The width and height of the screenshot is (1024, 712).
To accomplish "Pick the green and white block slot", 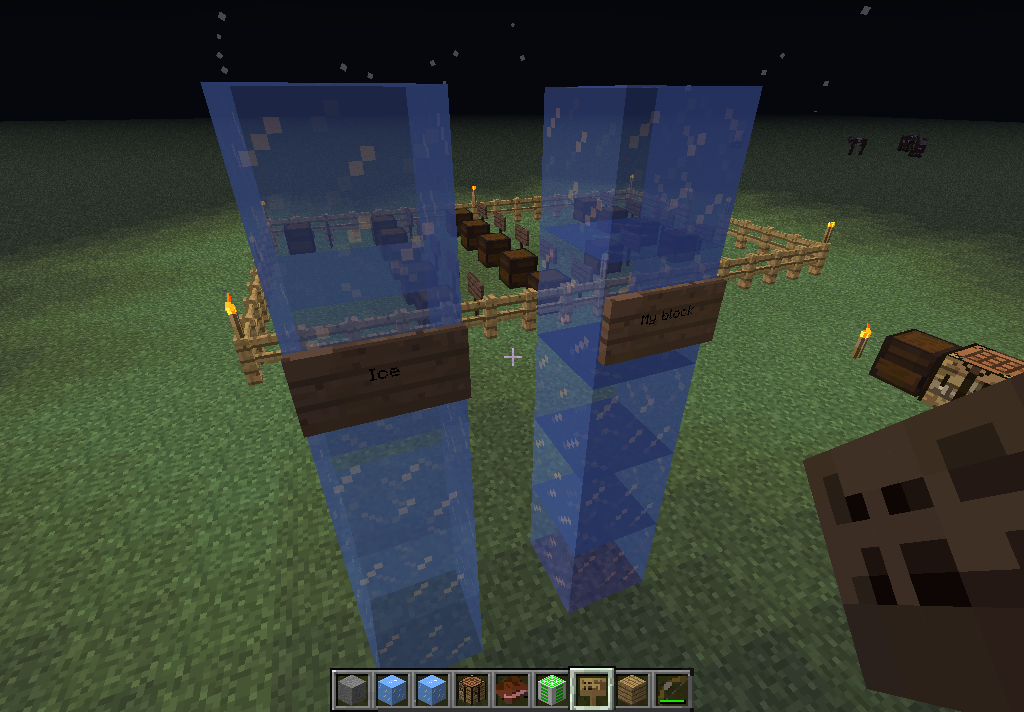I will [551, 689].
